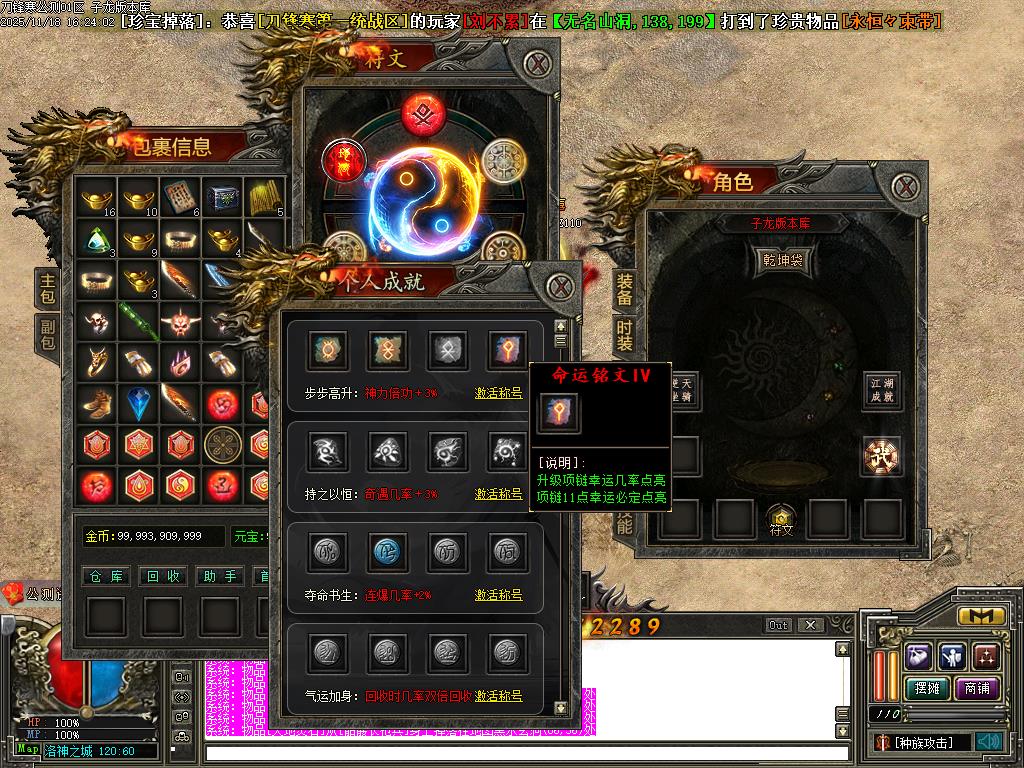Activate the 持之以恒 title link

pos(498,494)
